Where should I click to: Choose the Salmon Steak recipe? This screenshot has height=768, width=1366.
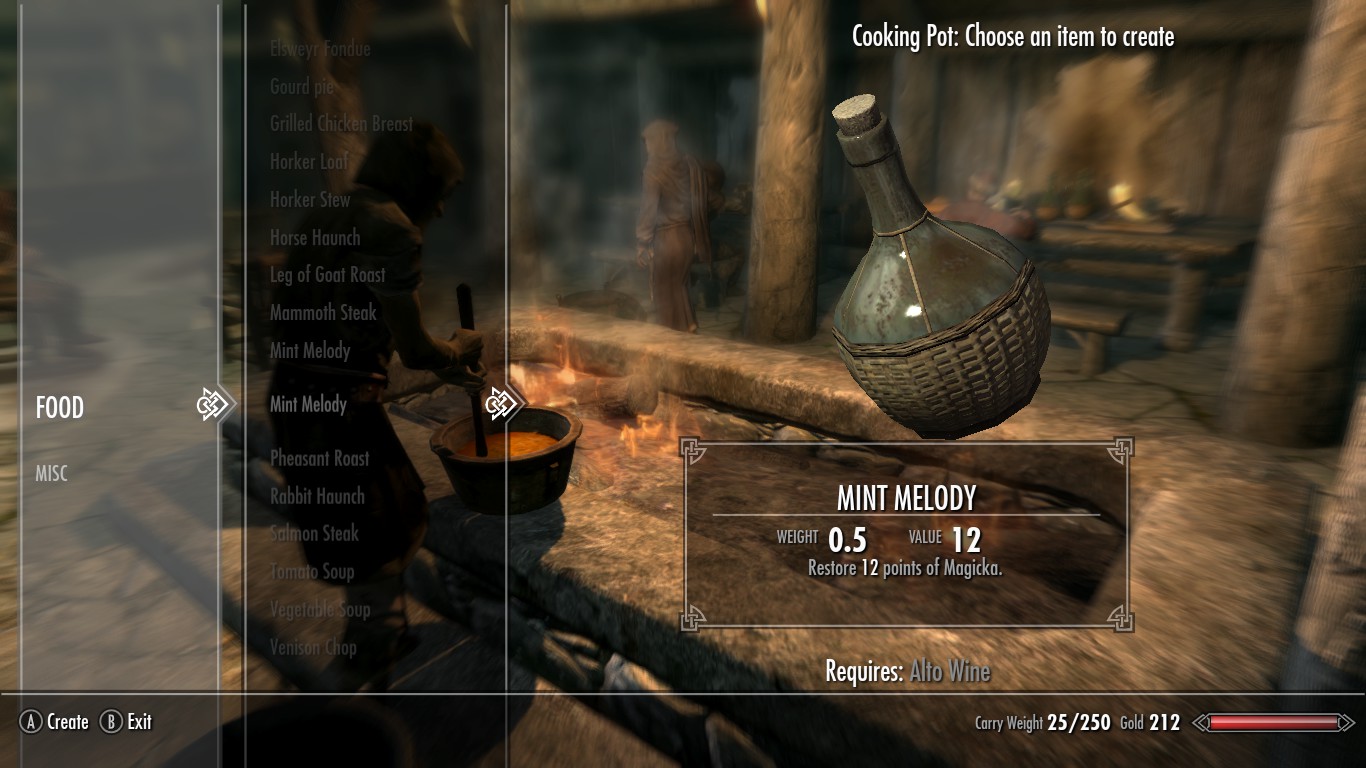pyautogui.click(x=314, y=534)
